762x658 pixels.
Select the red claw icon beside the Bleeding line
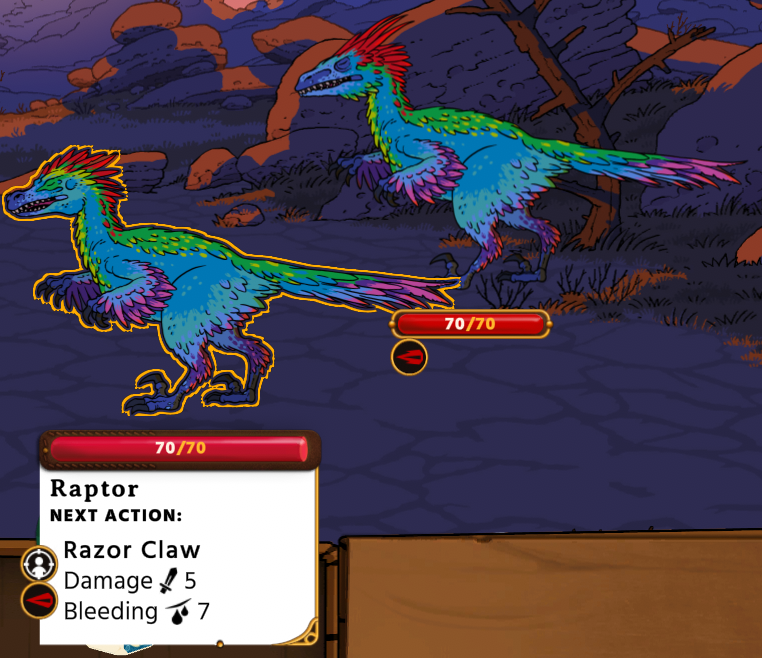(x=38, y=600)
